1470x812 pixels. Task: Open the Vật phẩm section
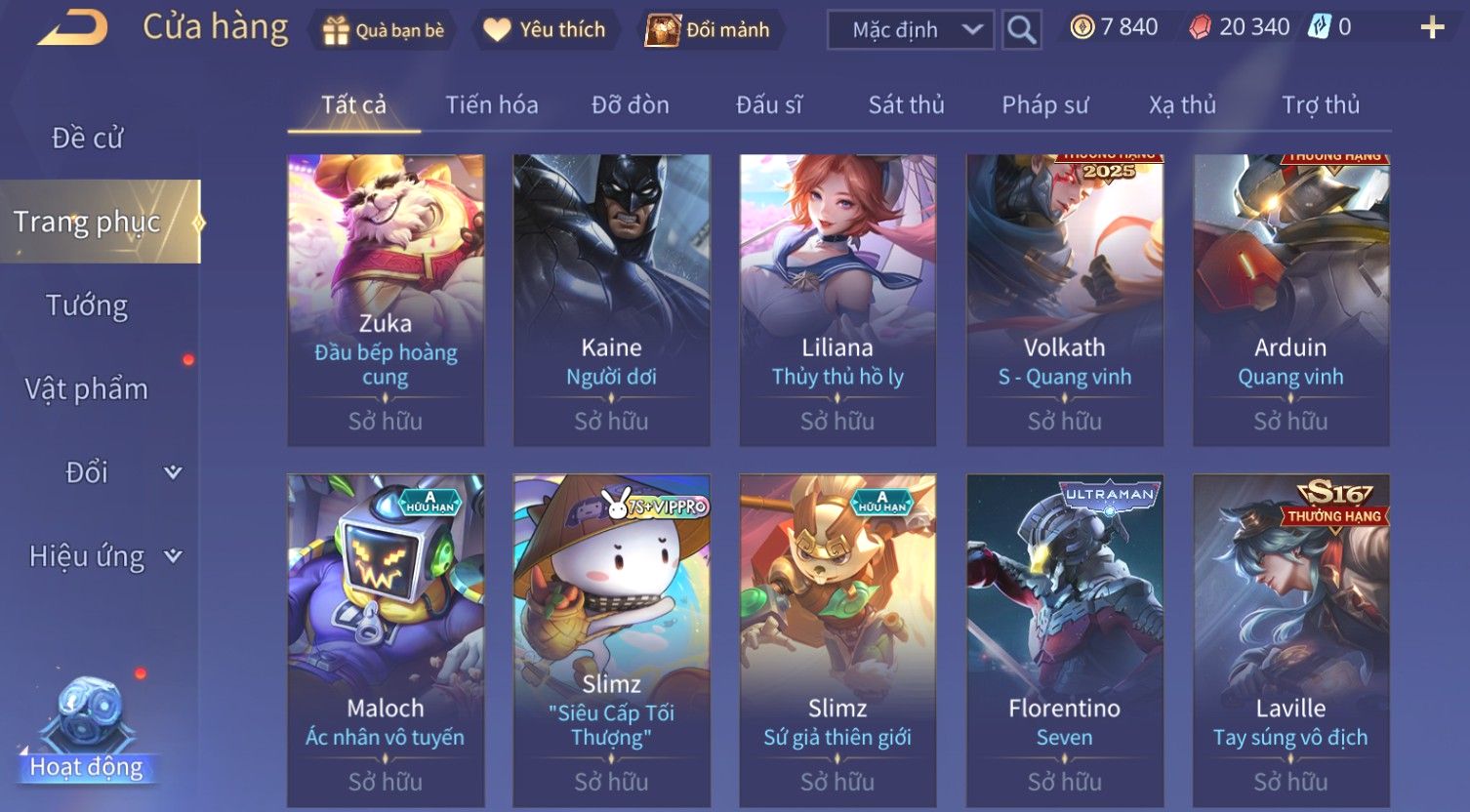88,388
